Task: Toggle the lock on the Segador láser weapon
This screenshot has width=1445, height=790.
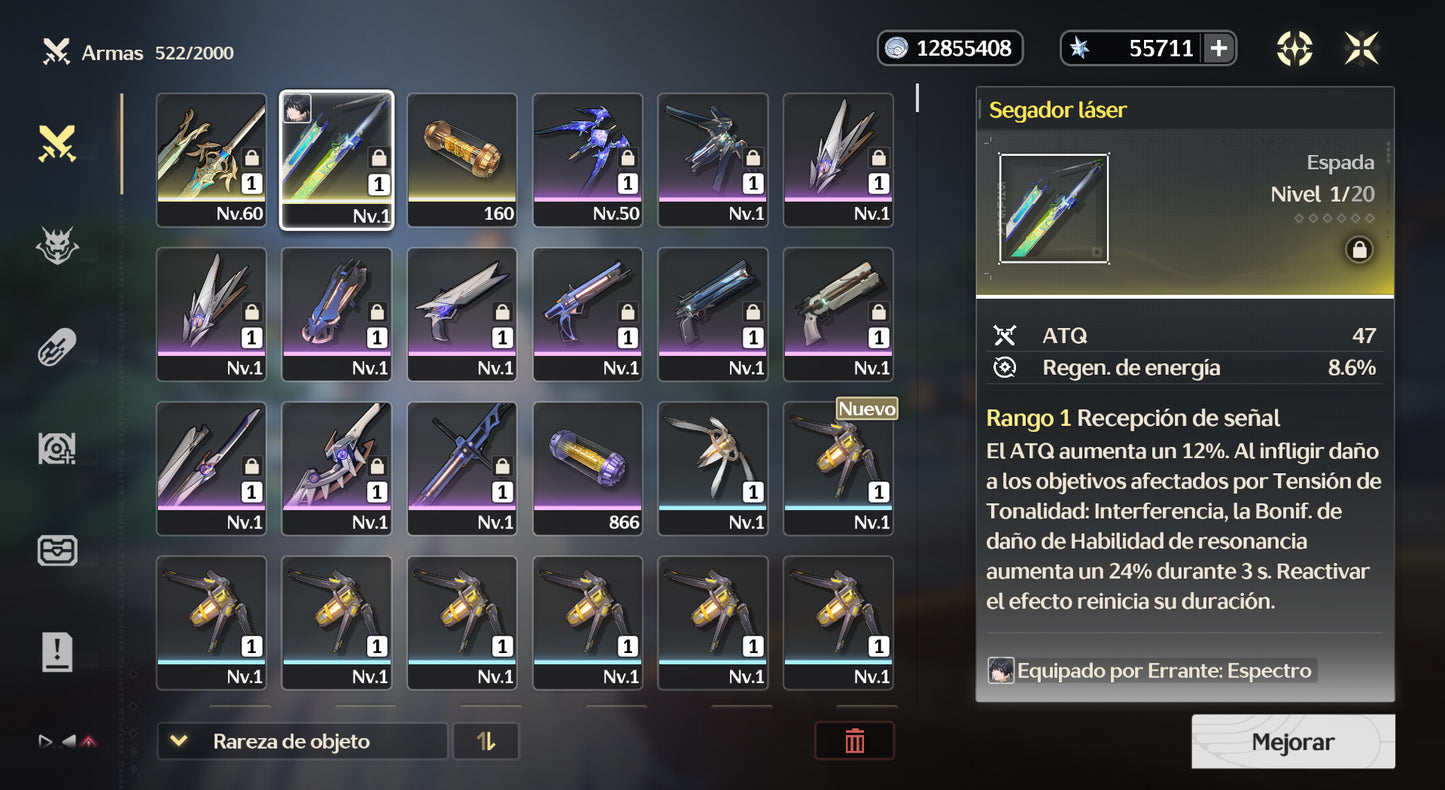Action: (x=1359, y=249)
